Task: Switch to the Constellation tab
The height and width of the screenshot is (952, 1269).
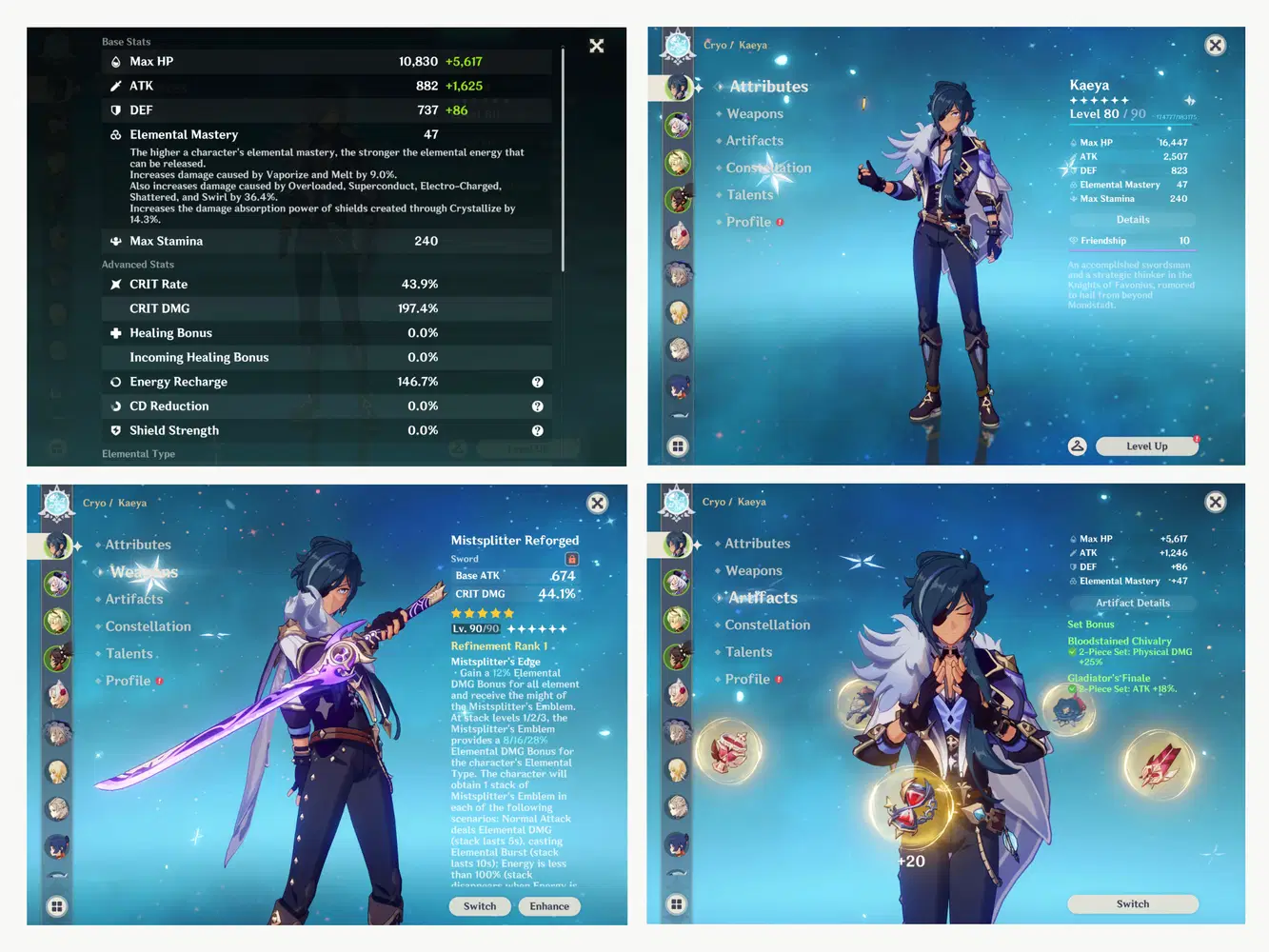Action: point(767,168)
